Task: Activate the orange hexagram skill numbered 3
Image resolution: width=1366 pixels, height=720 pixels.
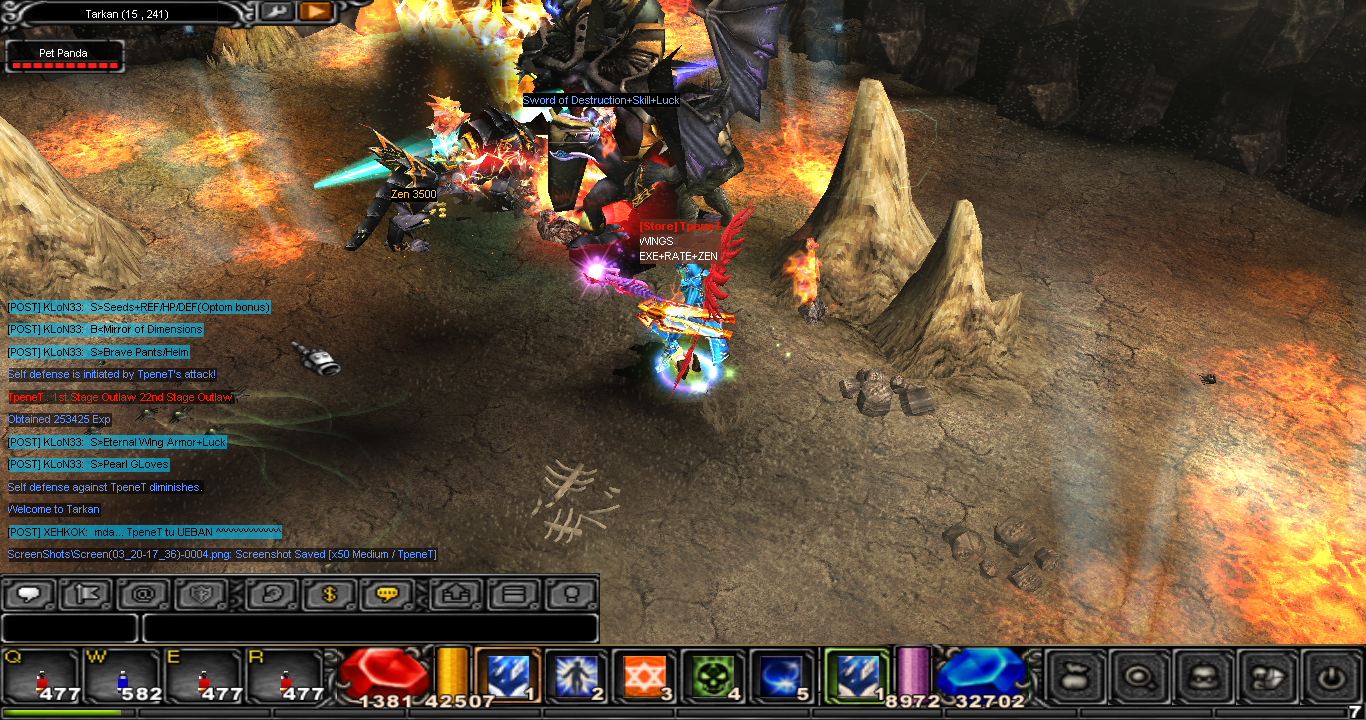Action: [x=644, y=676]
